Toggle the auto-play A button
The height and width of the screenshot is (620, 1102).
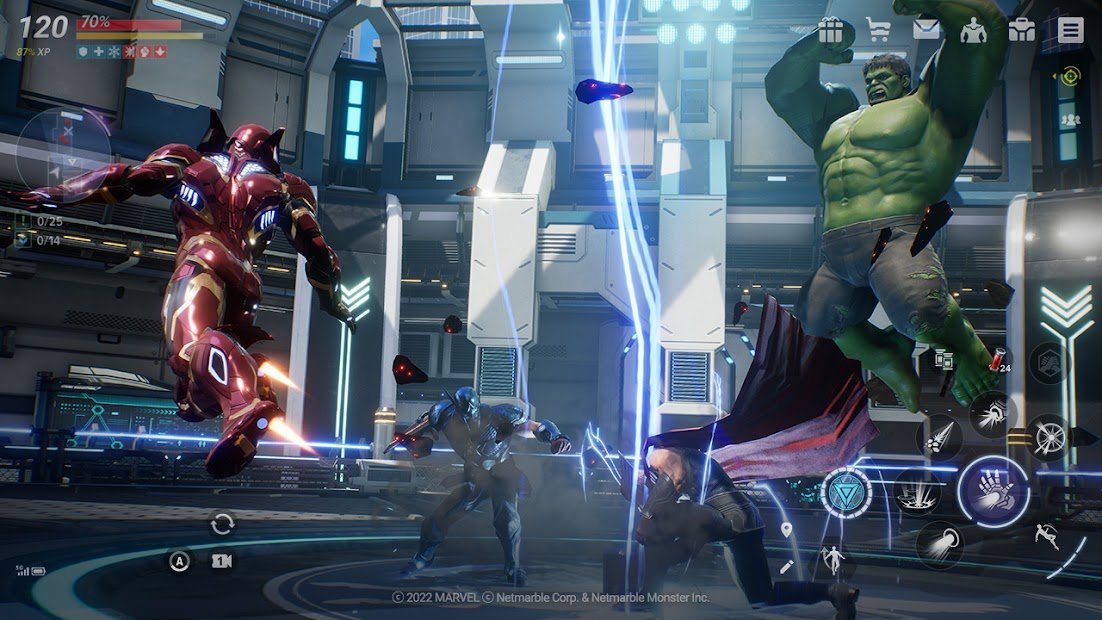click(179, 562)
